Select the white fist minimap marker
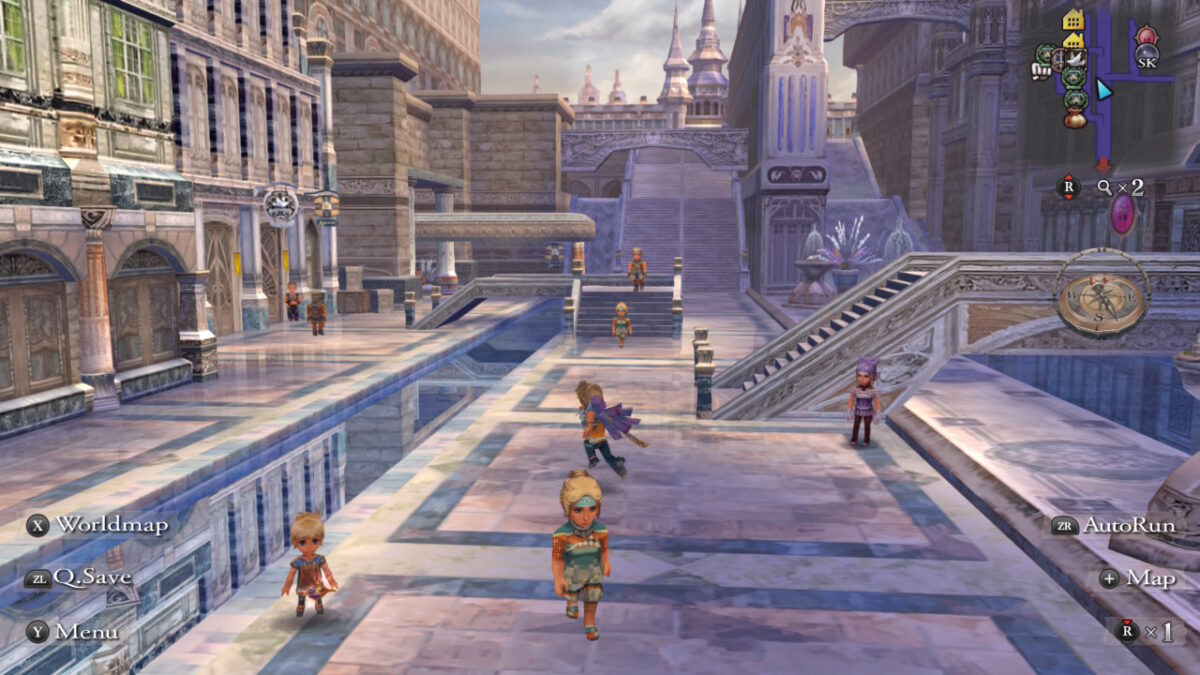This screenshot has width=1200, height=675. click(x=1040, y=70)
